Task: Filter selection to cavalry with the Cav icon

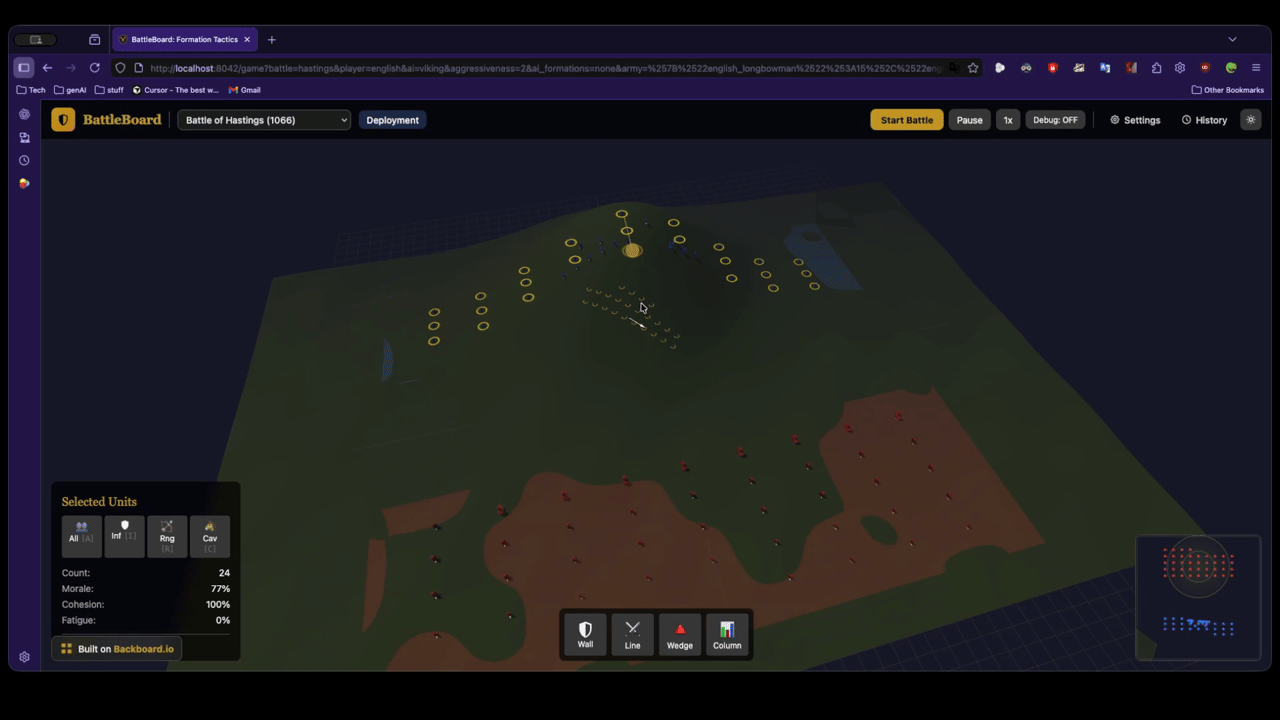Action: tap(209, 536)
